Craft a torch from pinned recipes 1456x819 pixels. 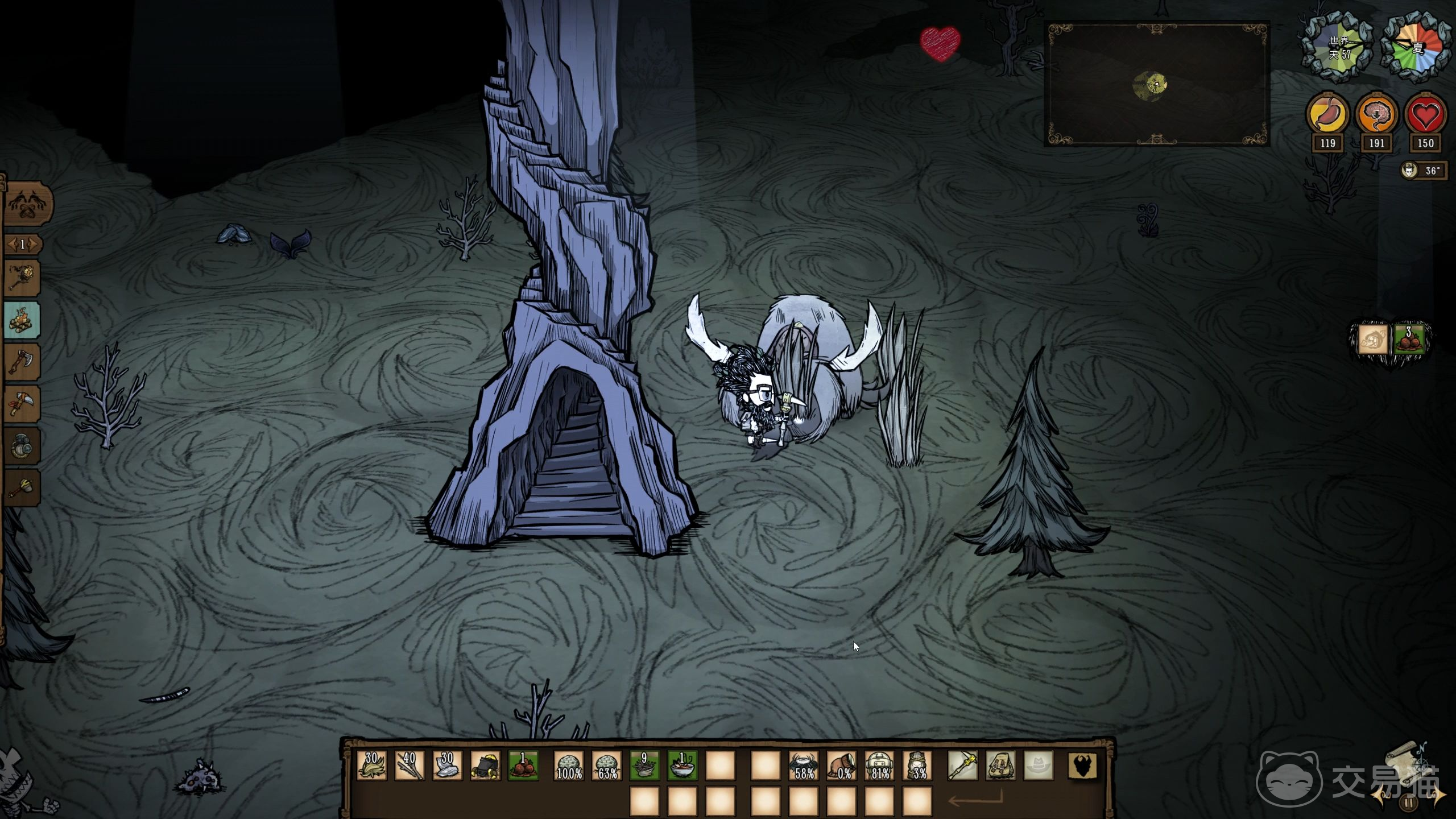(22, 278)
